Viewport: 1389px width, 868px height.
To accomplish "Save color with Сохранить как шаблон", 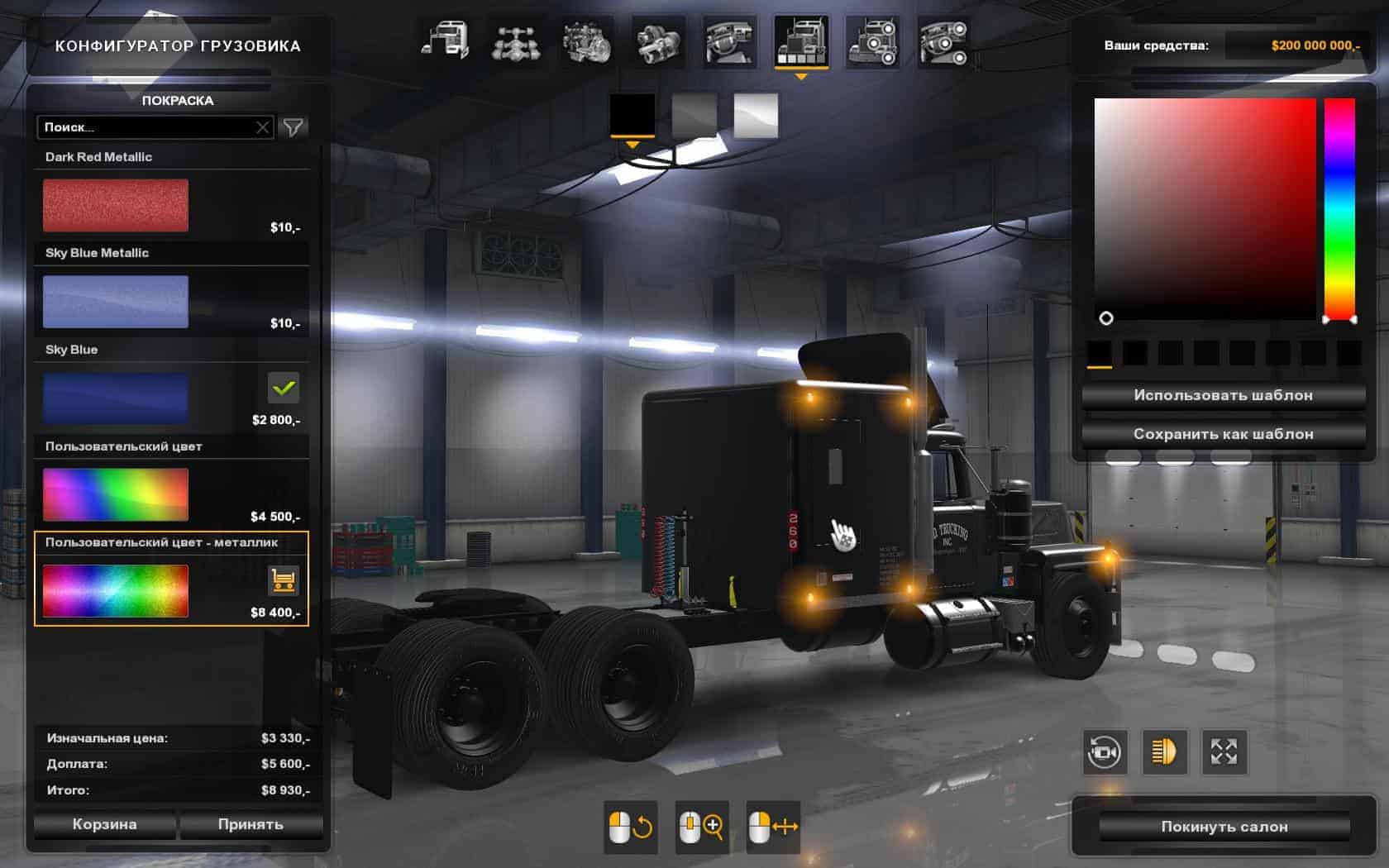I will (1223, 434).
